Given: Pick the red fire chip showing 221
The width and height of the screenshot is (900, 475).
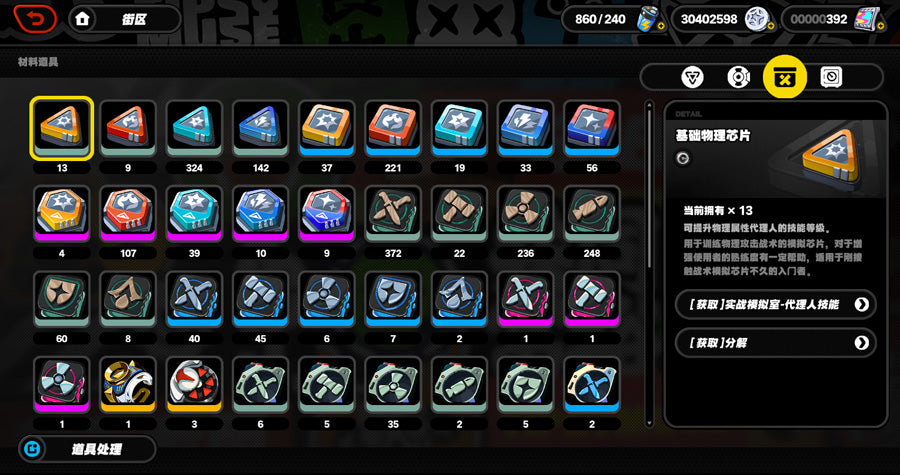Looking at the screenshot, I should click(393, 127).
